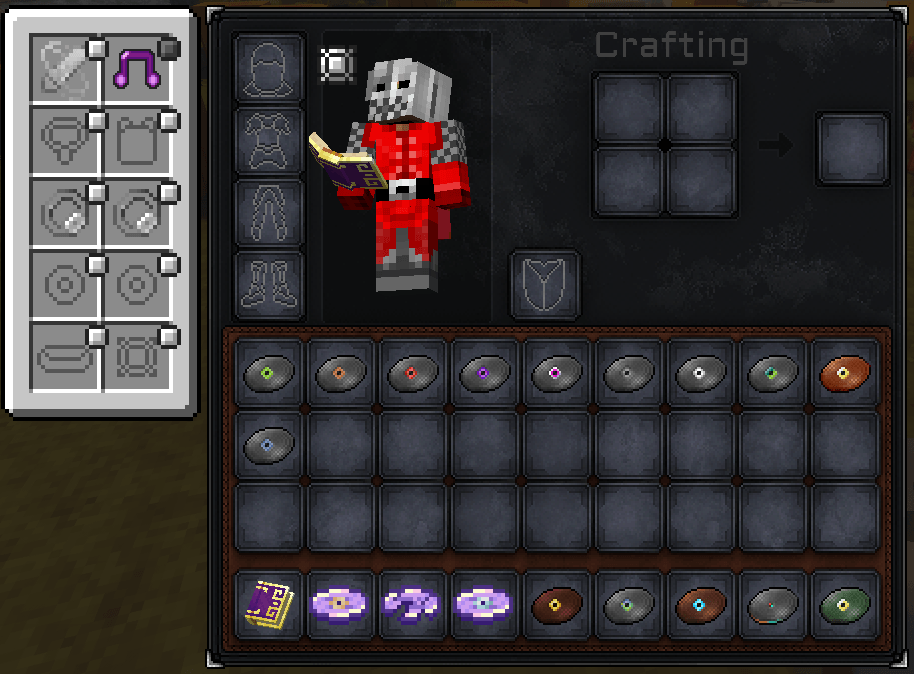Select the purple headphones in the accessory slot

click(x=137, y=69)
